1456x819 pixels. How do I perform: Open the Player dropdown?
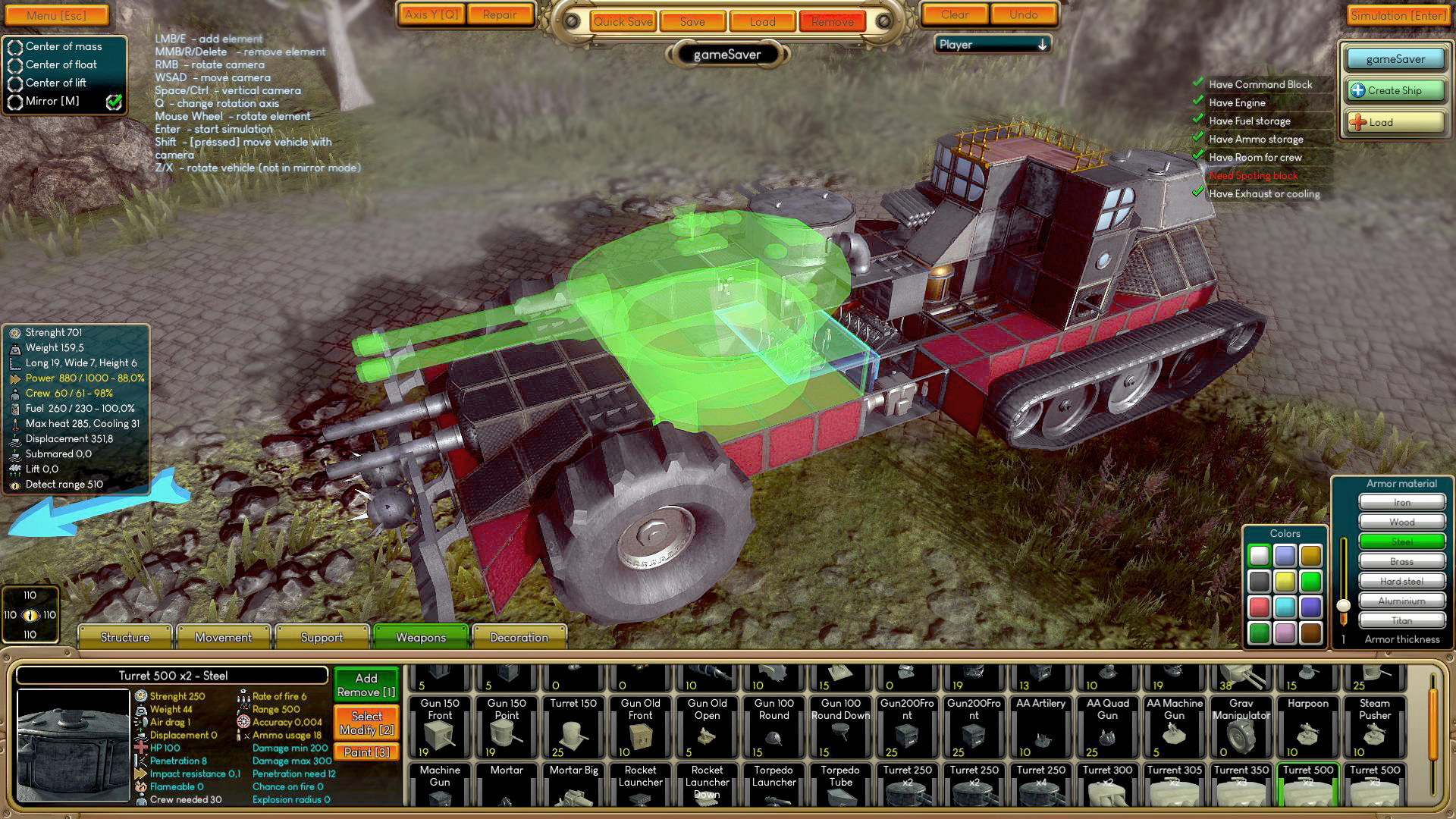[991, 45]
